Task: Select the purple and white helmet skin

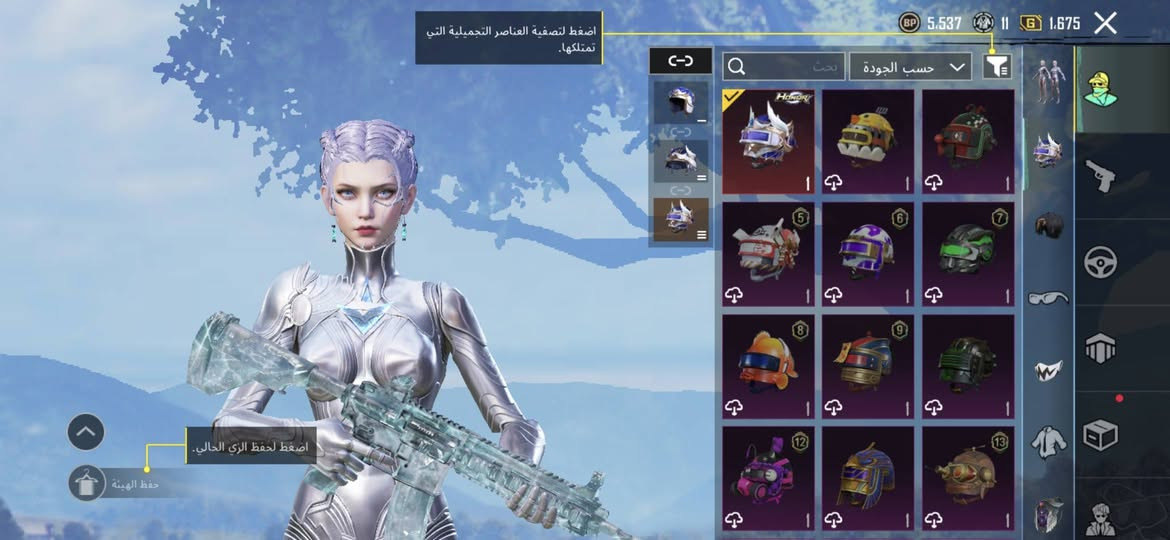Action: pyautogui.click(x=868, y=253)
